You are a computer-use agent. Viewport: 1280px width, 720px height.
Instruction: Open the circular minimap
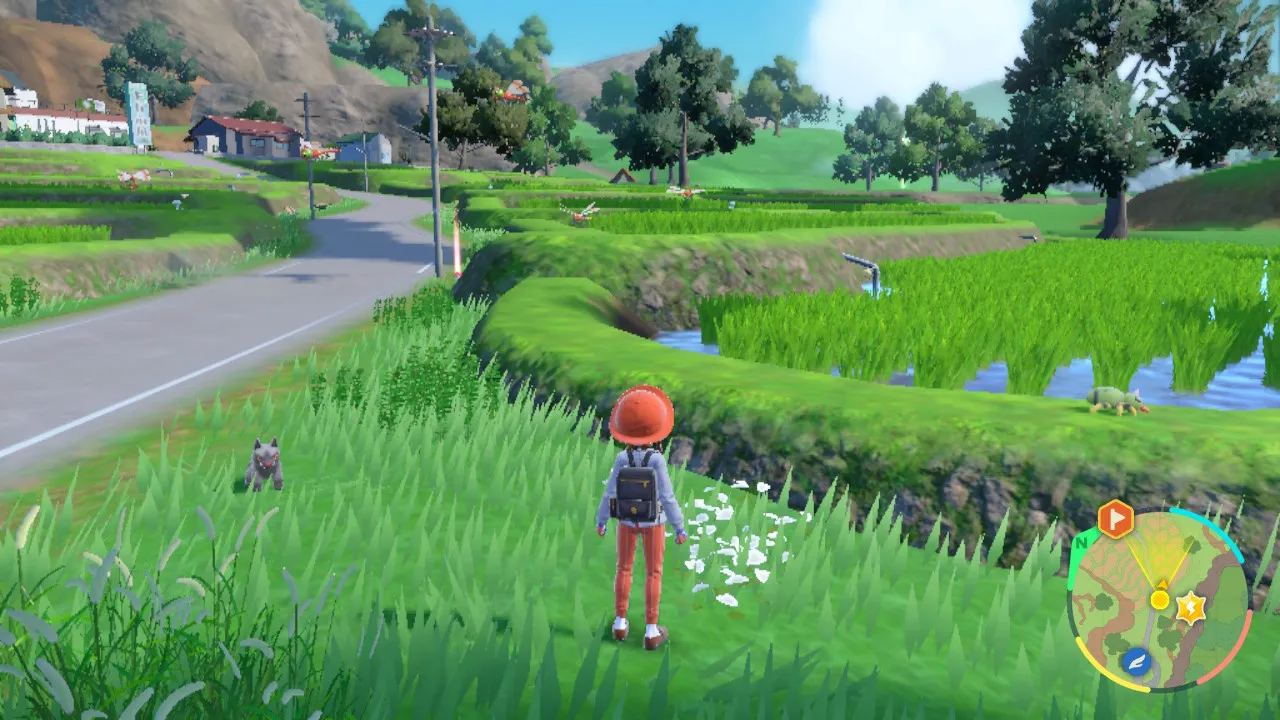pyautogui.click(x=1159, y=601)
